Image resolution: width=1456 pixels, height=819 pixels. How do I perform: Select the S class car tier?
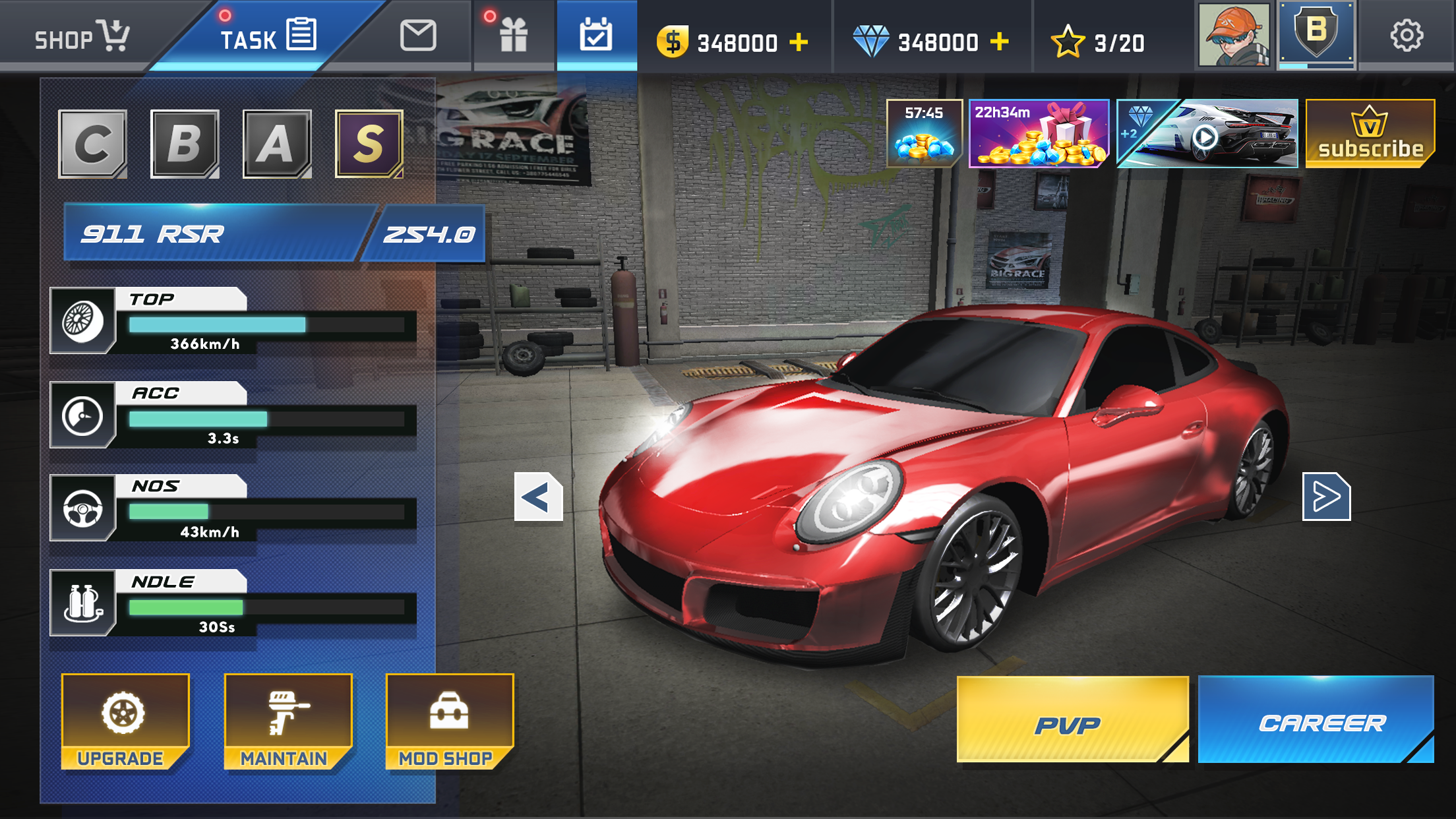click(x=369, y=144)
